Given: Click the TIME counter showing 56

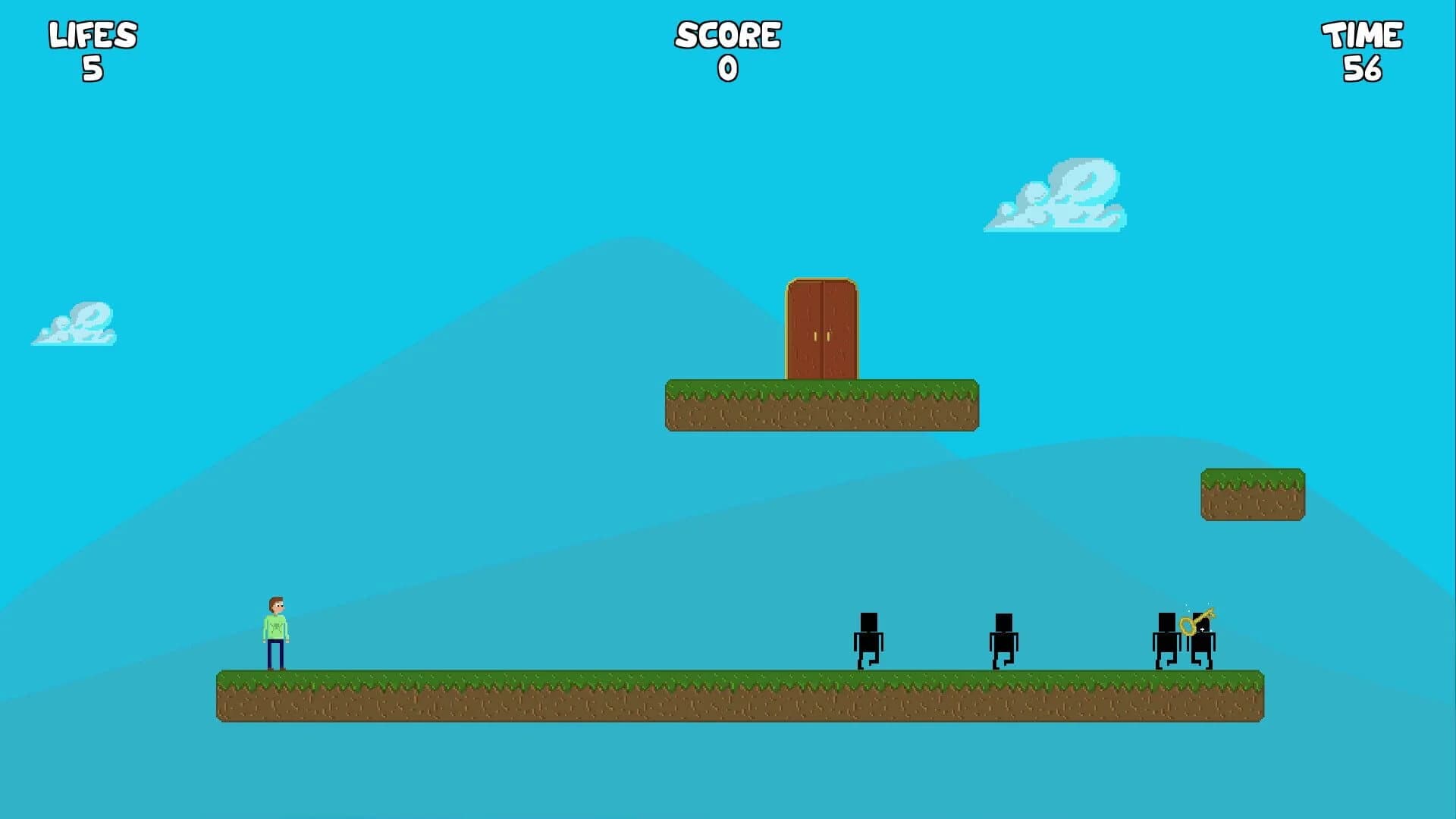Looking at the screenshot, I should (1362, 49).
